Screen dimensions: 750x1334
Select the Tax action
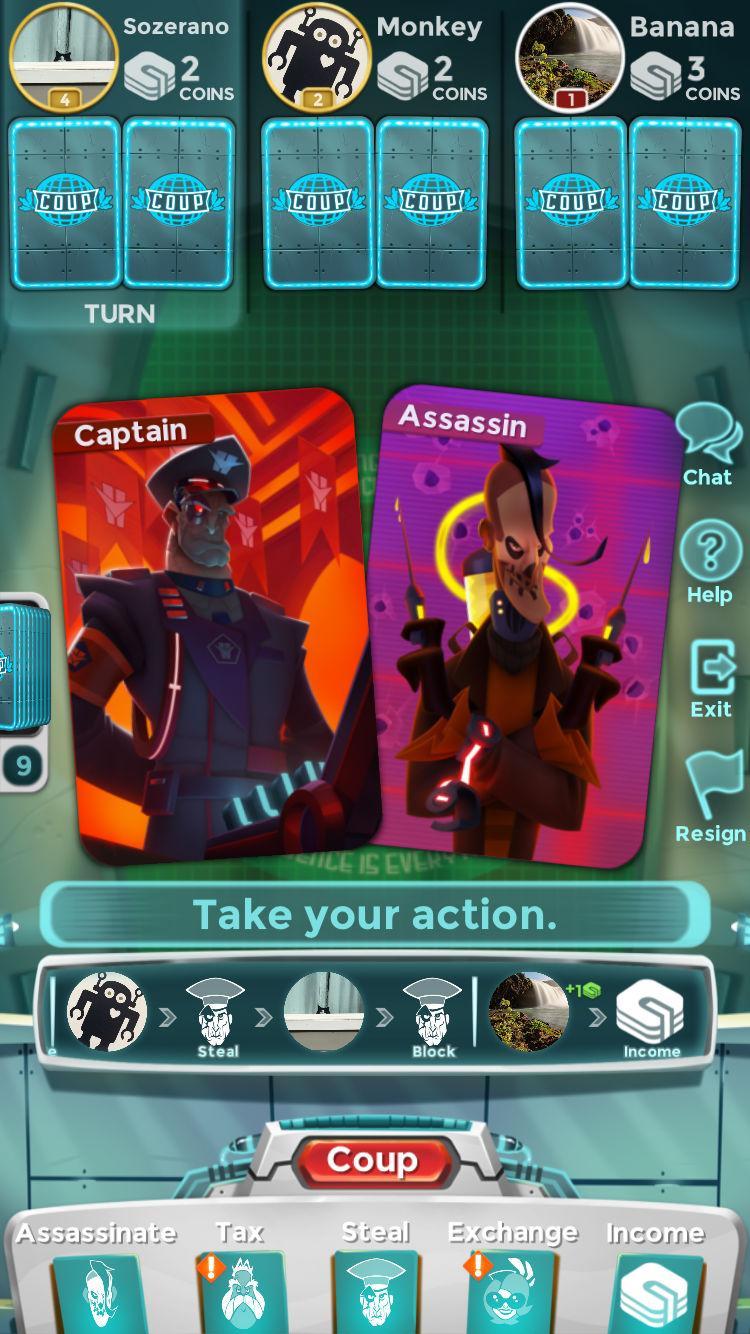[239, 1280]
